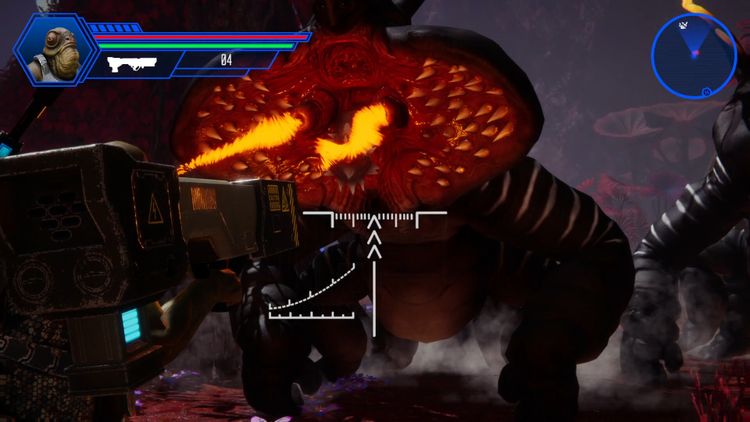Click the alien character portrait
The height and width of the screenshot is (422, 750).
click(54, 49)
